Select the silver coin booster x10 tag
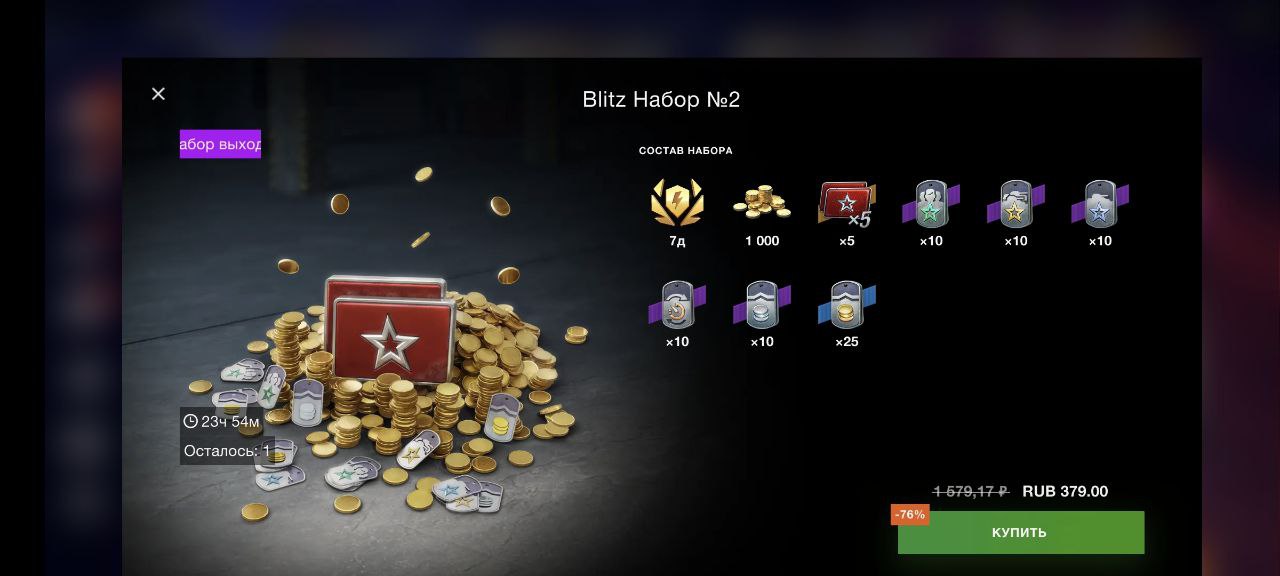Screen dimensions: 1280x576 click(x=762, y=305)
